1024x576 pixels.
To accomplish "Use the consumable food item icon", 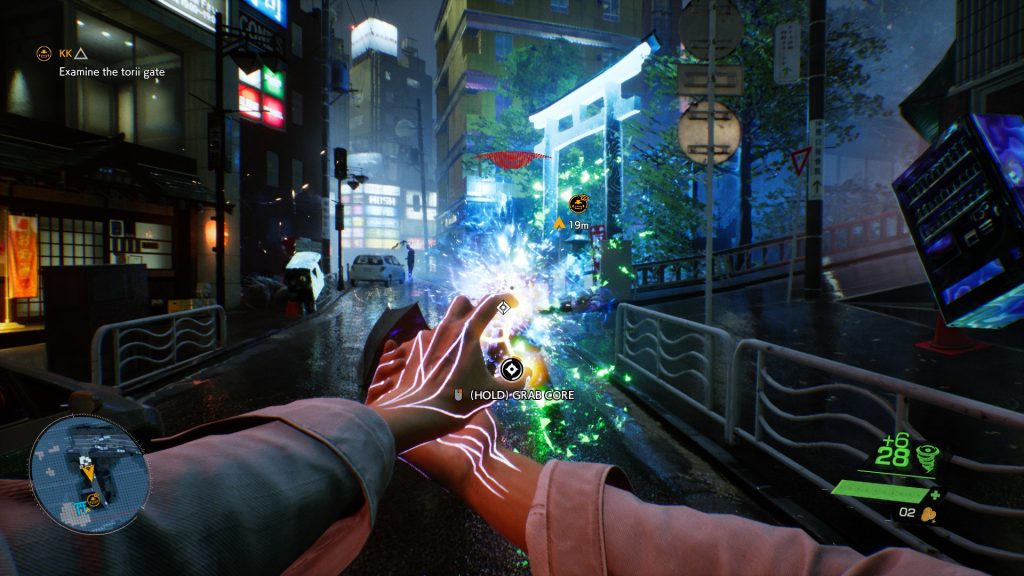I will pos(929,515).
